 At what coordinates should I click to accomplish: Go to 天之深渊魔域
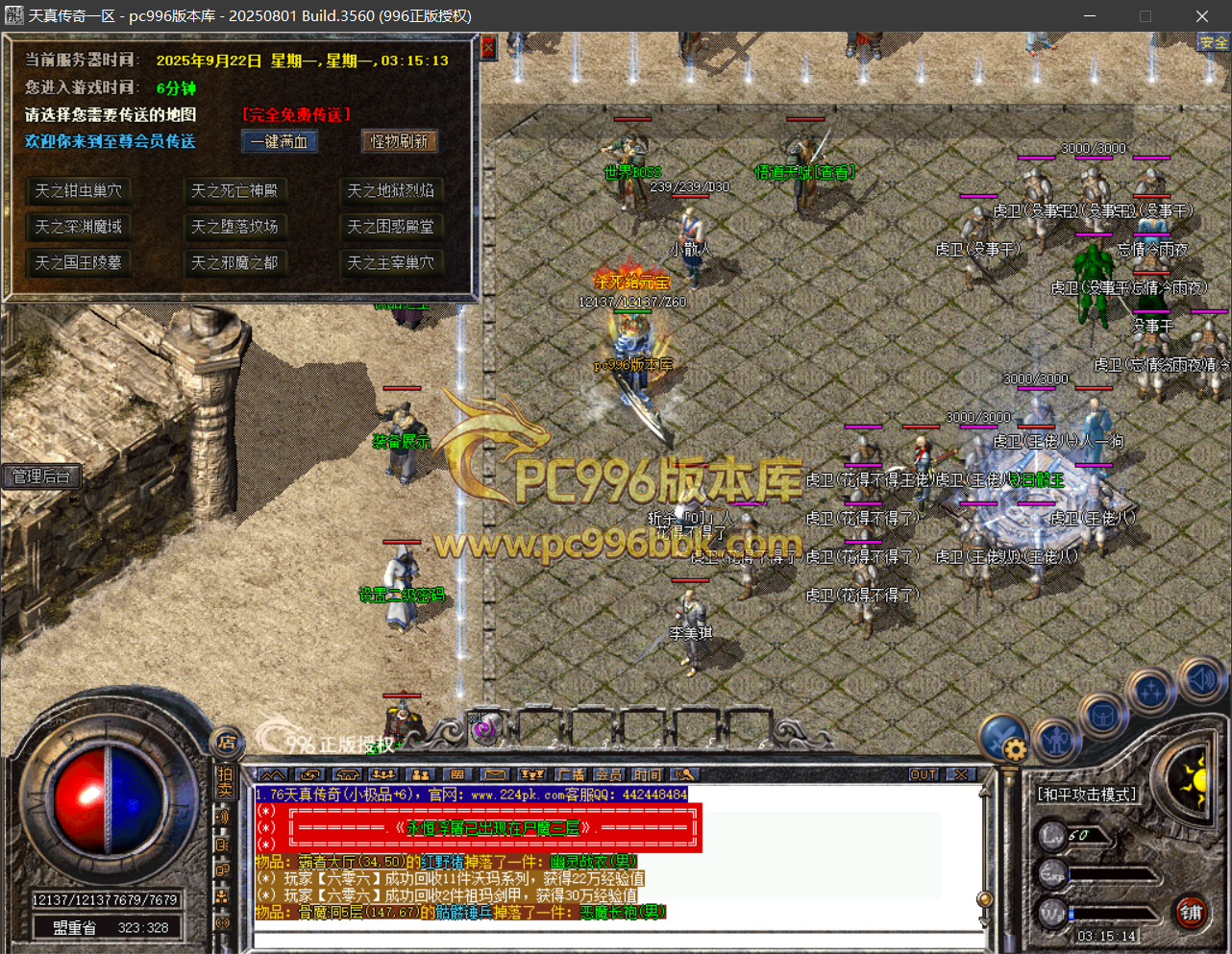click(x=78, y=227)
